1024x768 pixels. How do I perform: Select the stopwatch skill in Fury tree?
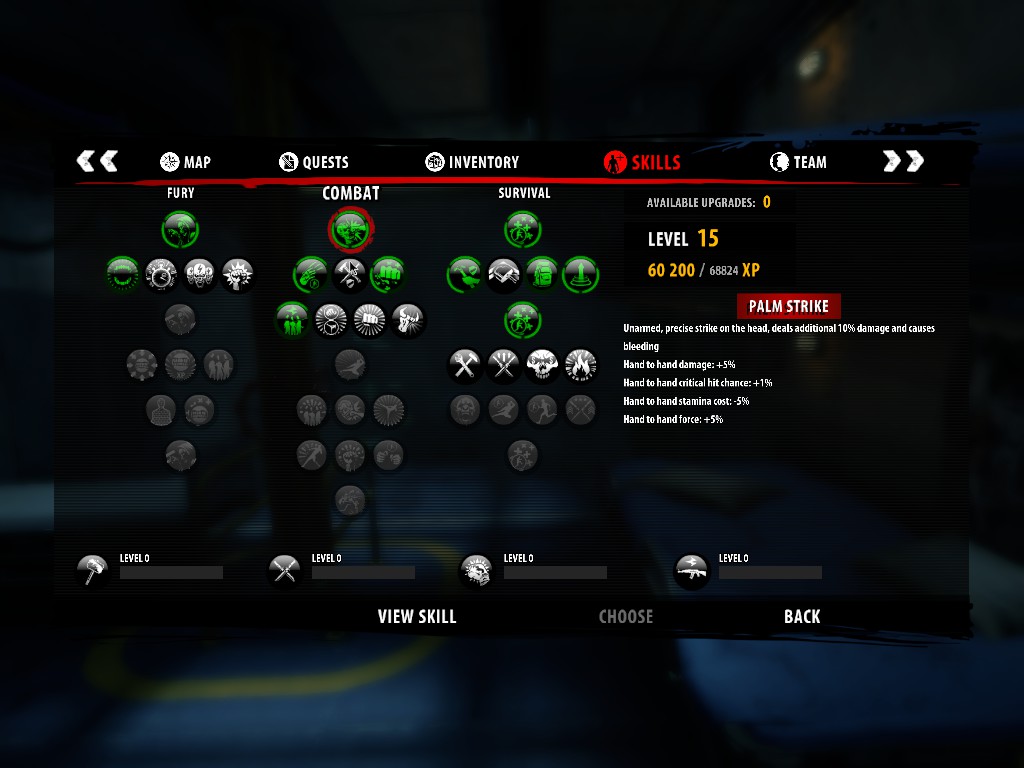pyautogui.click(x=161, y=273)
